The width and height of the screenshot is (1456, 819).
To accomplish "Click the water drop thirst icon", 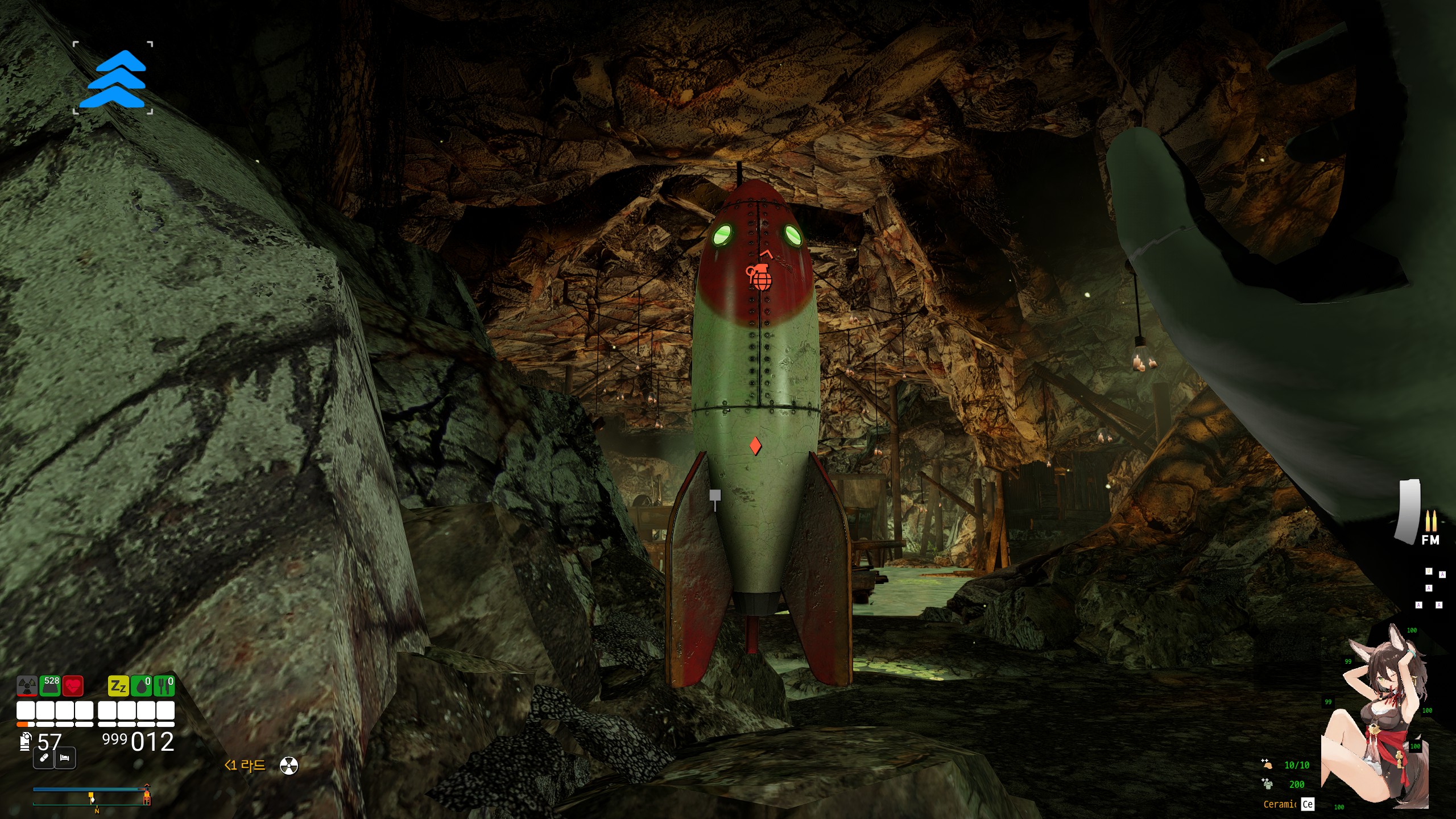I will coord(141,686).
